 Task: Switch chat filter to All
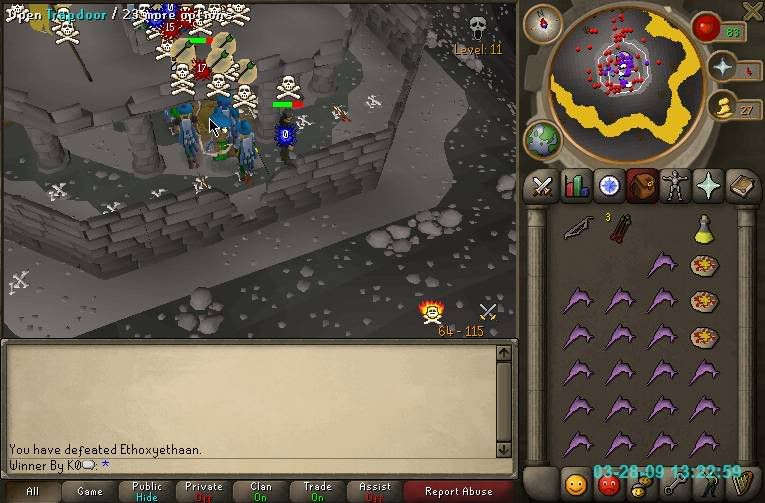(32, 491)
